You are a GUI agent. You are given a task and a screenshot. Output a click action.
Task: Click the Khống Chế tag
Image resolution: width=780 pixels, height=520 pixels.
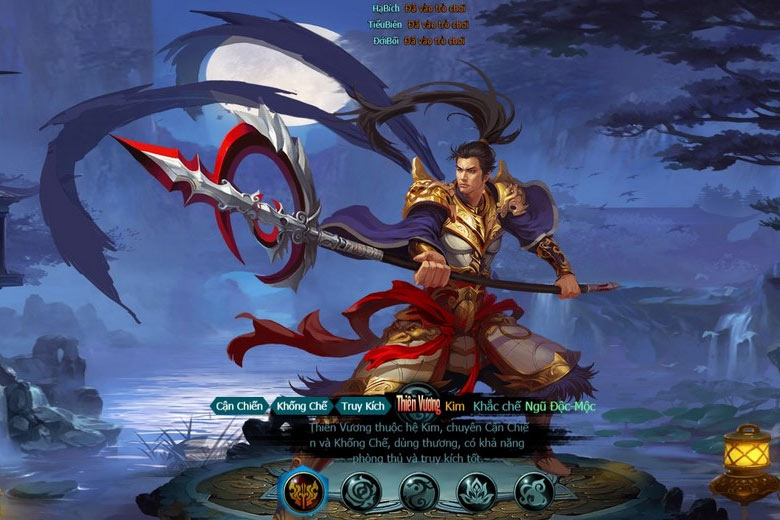[x=302, y=406]
